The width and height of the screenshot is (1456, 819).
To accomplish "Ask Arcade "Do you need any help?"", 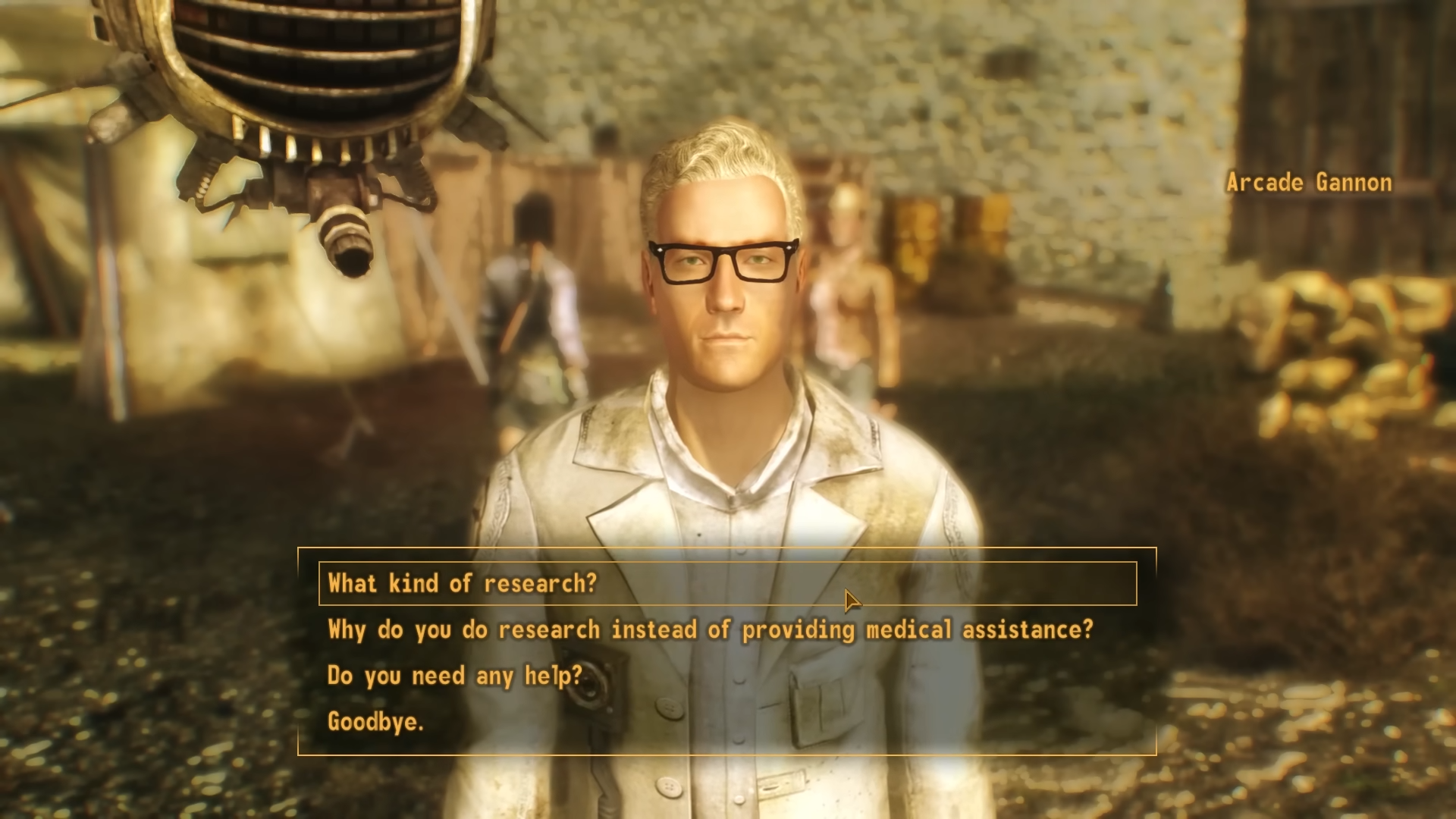I will click(x=453, y=676).
